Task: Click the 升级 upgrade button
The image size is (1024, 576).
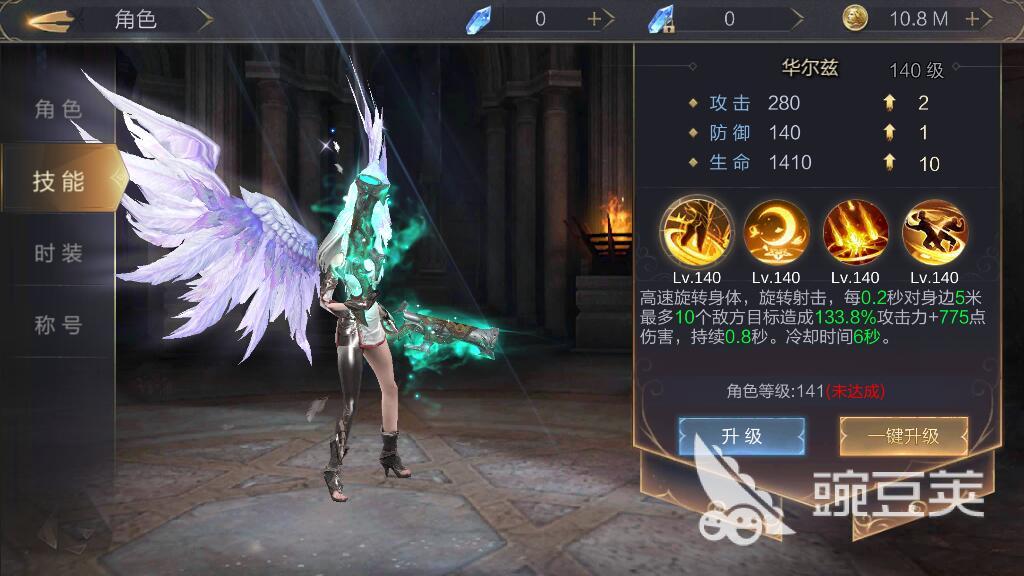Action: [x=741, y=436]
